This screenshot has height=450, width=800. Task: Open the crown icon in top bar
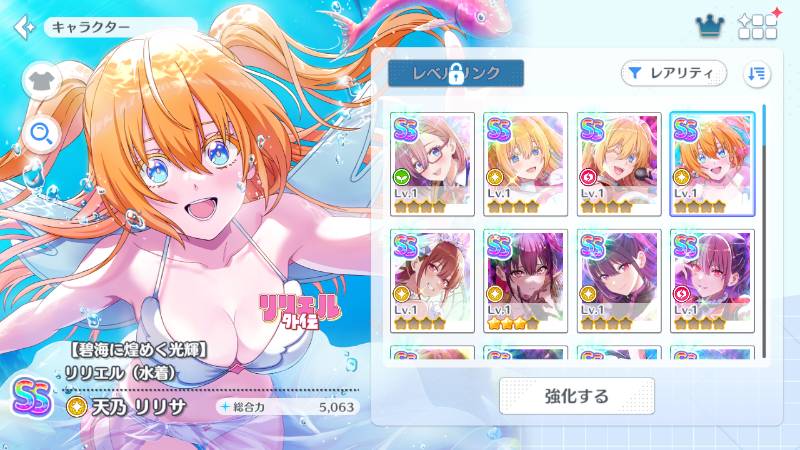pyautogui.click(x=709, y=26)
